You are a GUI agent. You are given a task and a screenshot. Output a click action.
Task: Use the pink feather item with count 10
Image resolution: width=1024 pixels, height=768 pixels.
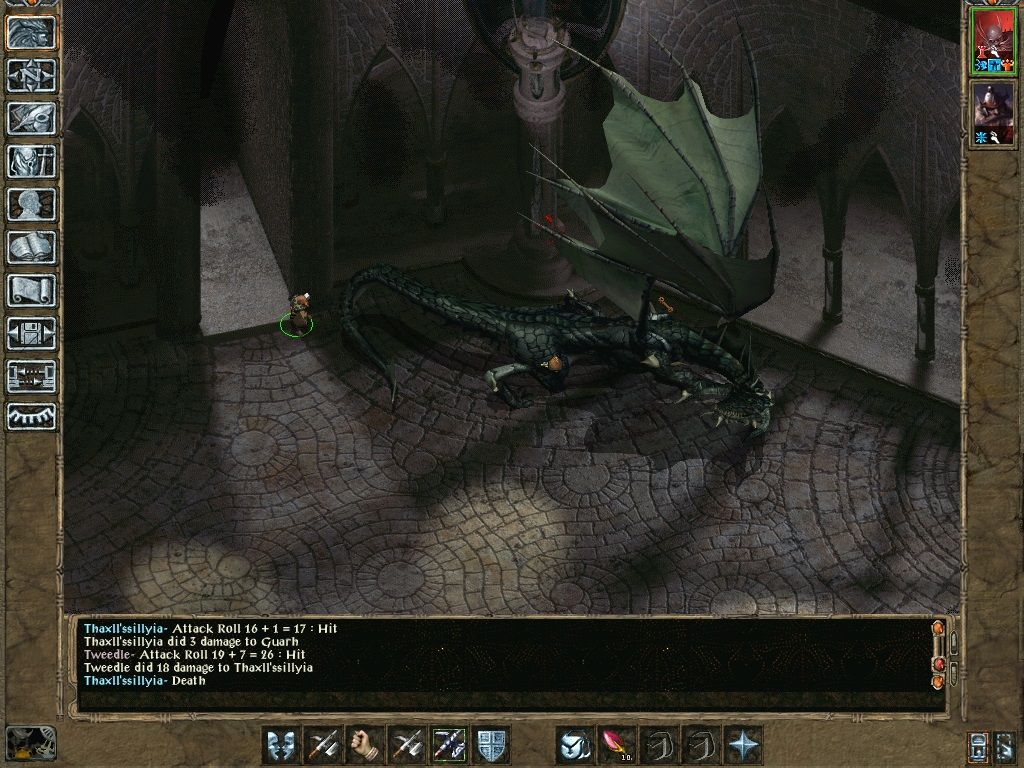tap(617, 745)
